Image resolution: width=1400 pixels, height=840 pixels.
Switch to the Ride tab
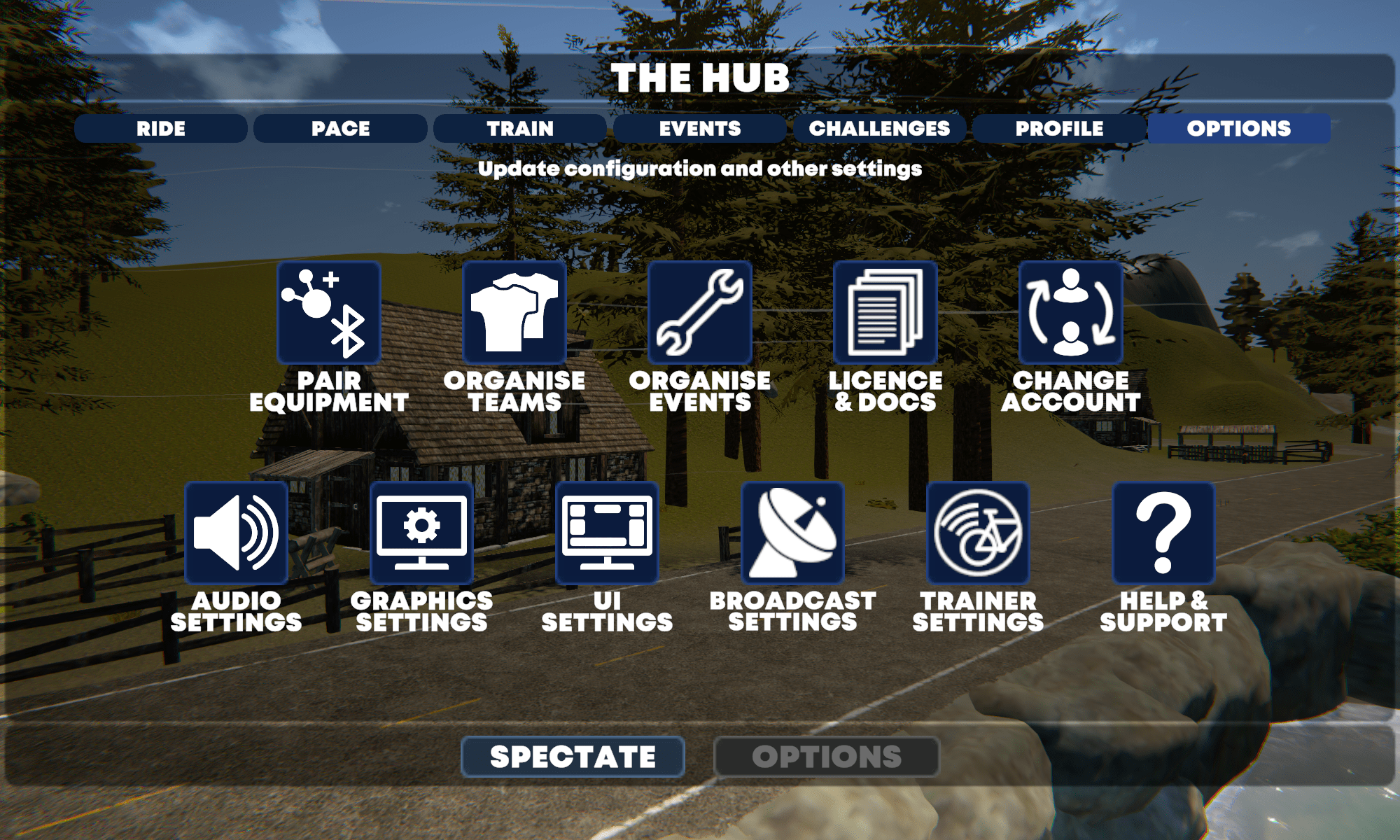[x=161, y=129]
